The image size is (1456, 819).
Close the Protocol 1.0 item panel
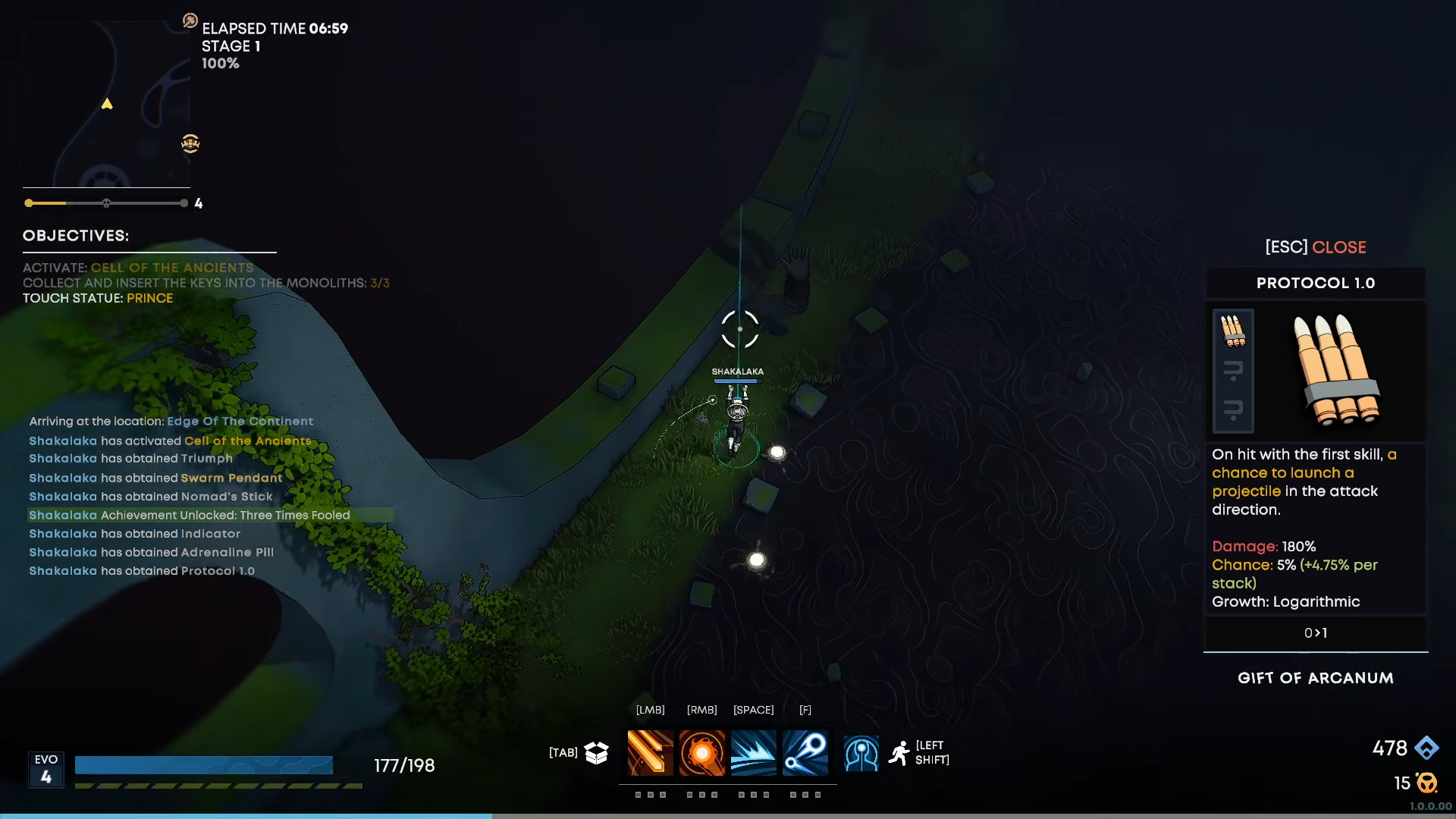[x=1315, y=247]
